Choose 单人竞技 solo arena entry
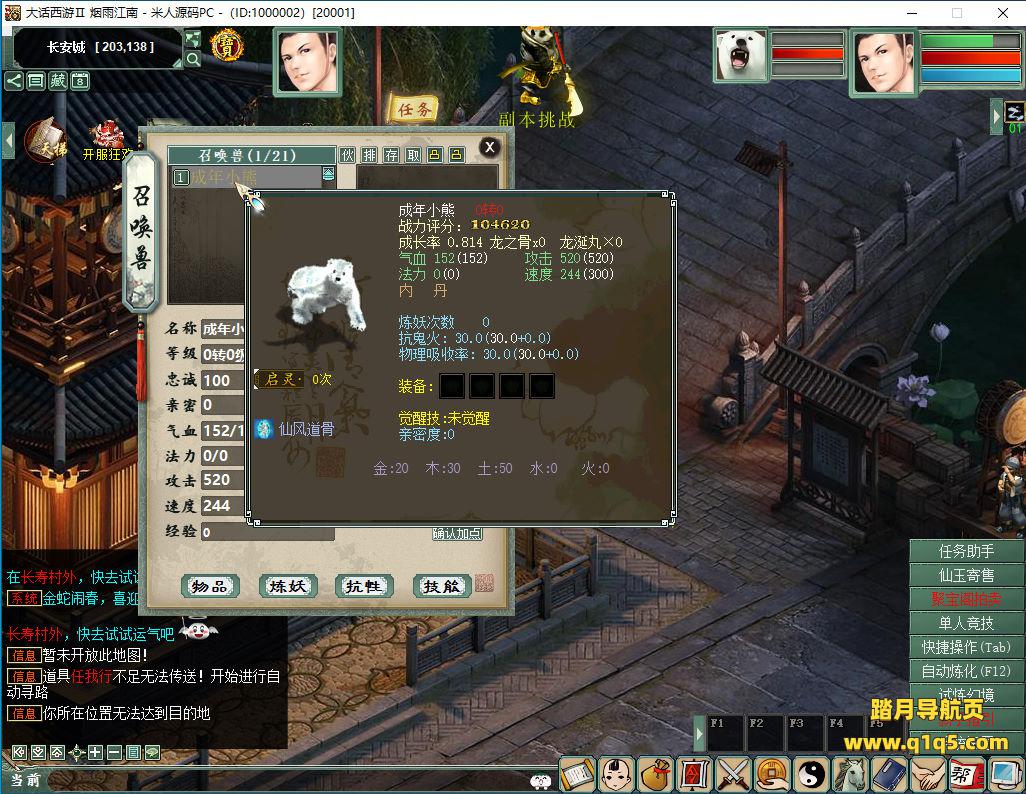 [x=966, y=623]
